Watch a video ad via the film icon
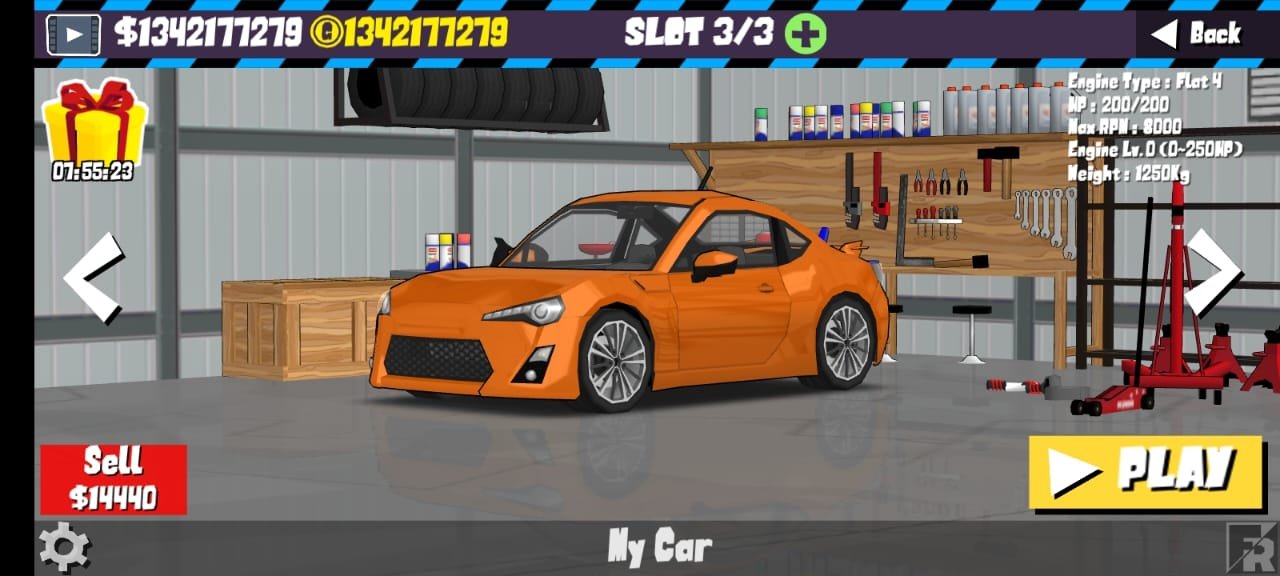1280x576 pixels. (73, 34)
